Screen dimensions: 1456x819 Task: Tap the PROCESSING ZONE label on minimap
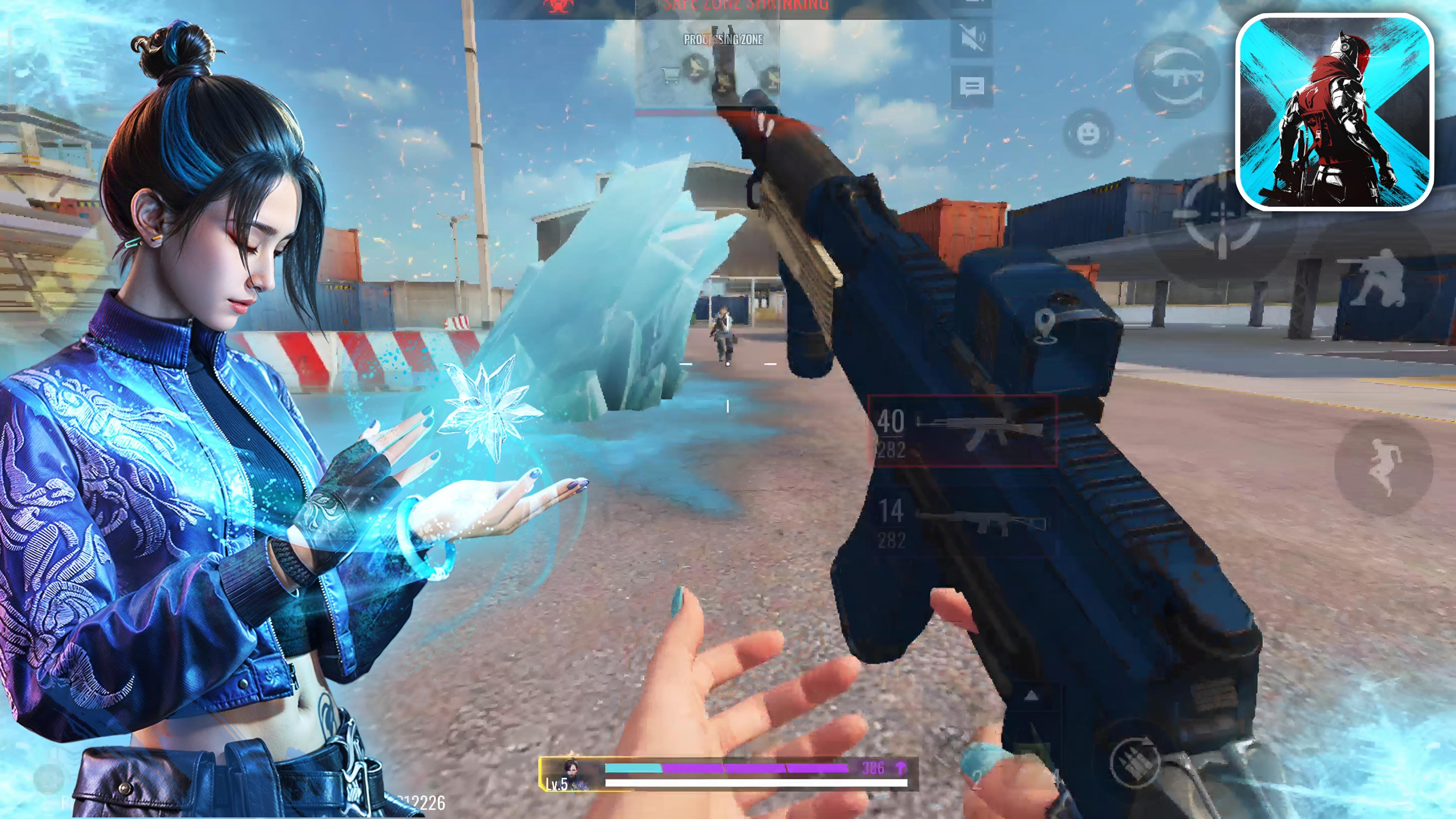tap(723, 39)
